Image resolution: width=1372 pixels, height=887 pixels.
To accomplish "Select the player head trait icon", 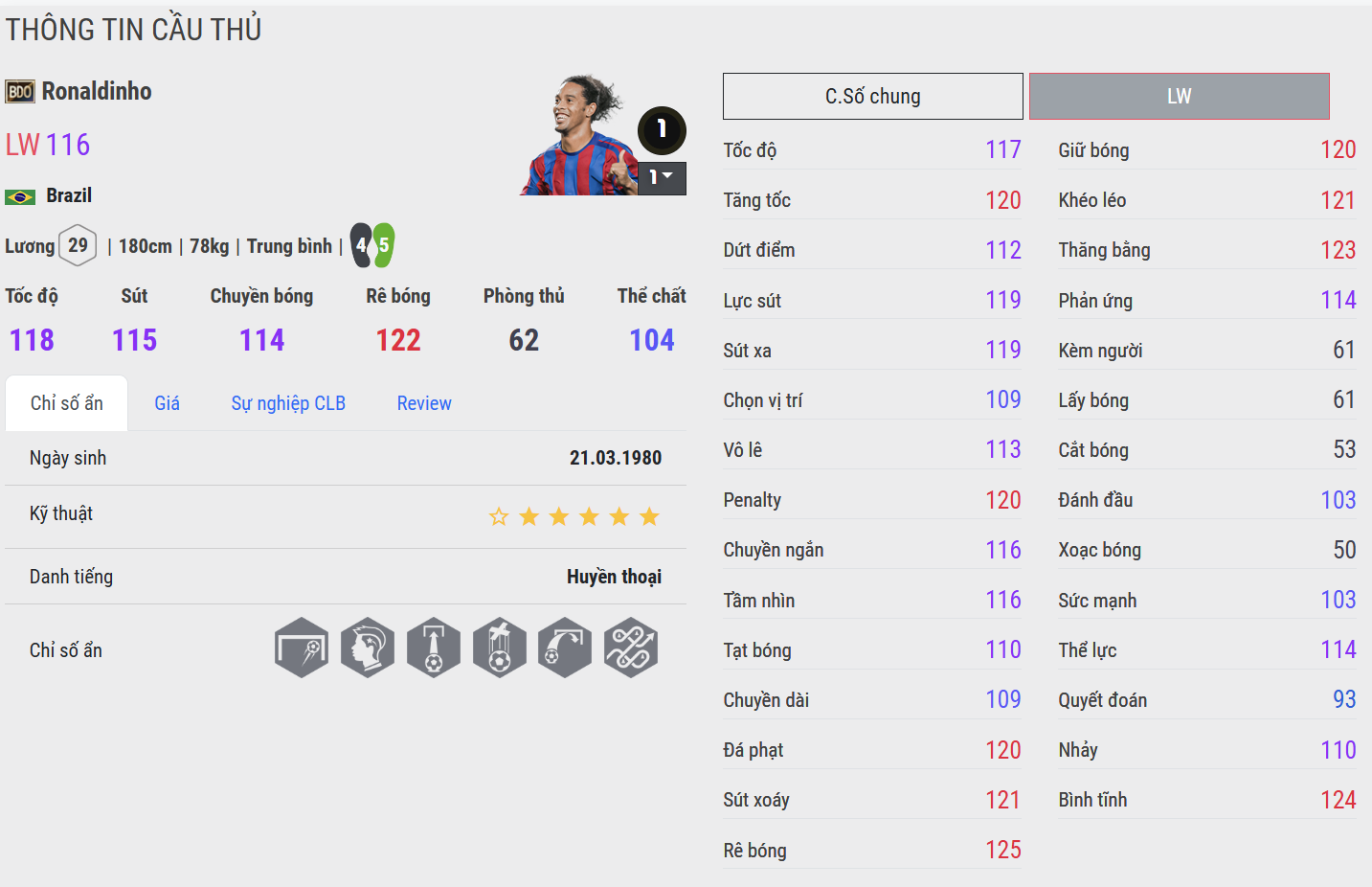I will (368, 648).
